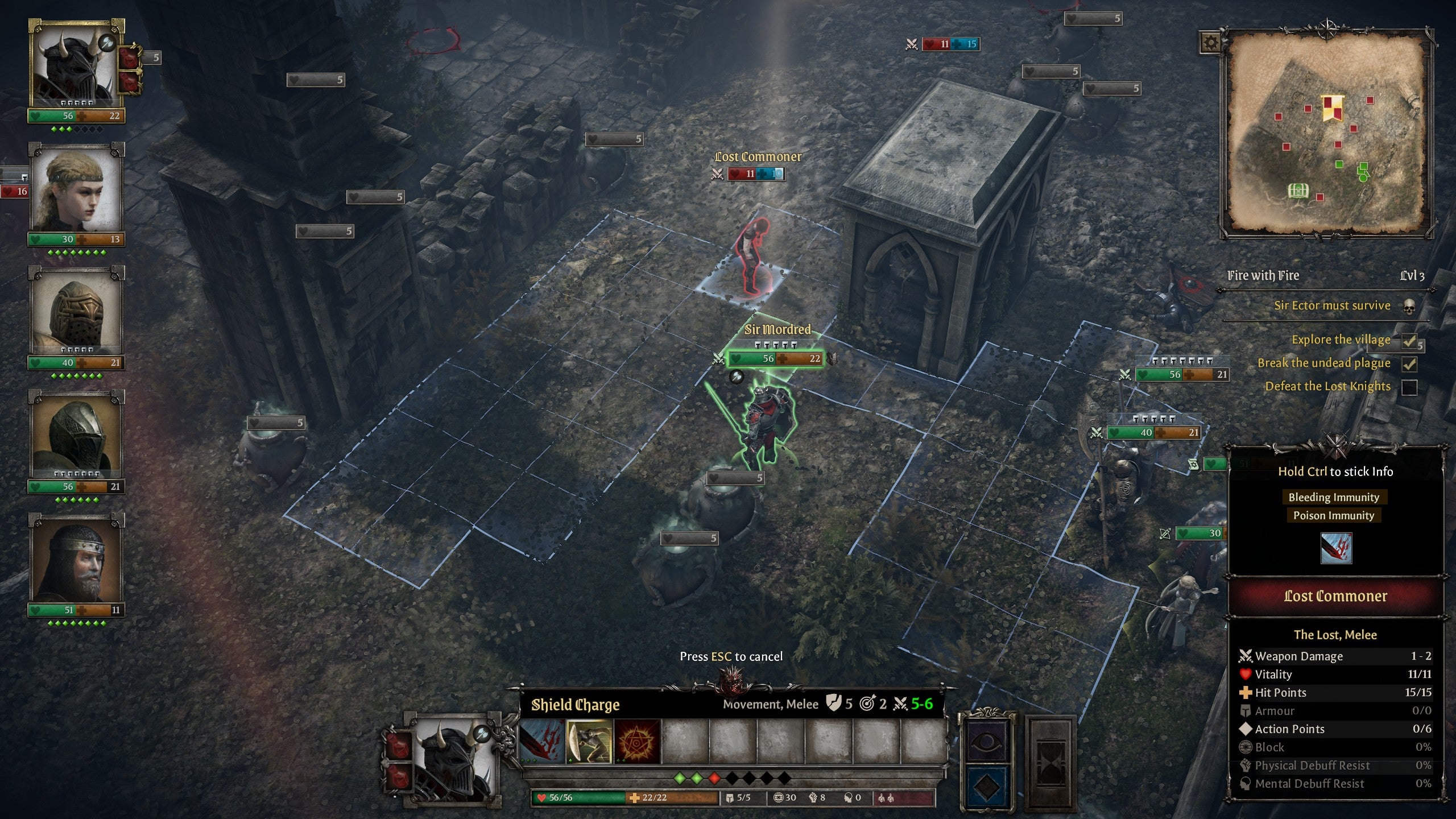The image size is (1456, 819).
Task: Click the Defeat the Lost Knights objective
Action: click(x=1327, y=387)
